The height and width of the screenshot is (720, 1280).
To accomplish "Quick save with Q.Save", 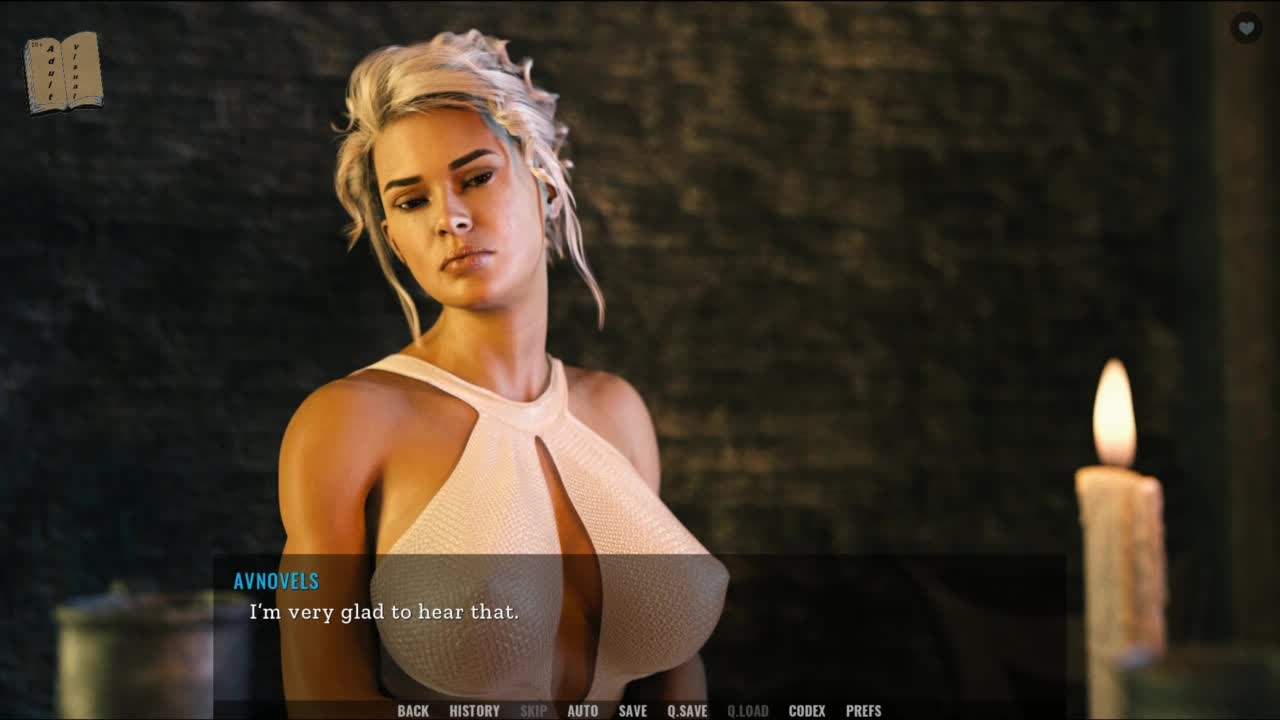I will 687,711.
